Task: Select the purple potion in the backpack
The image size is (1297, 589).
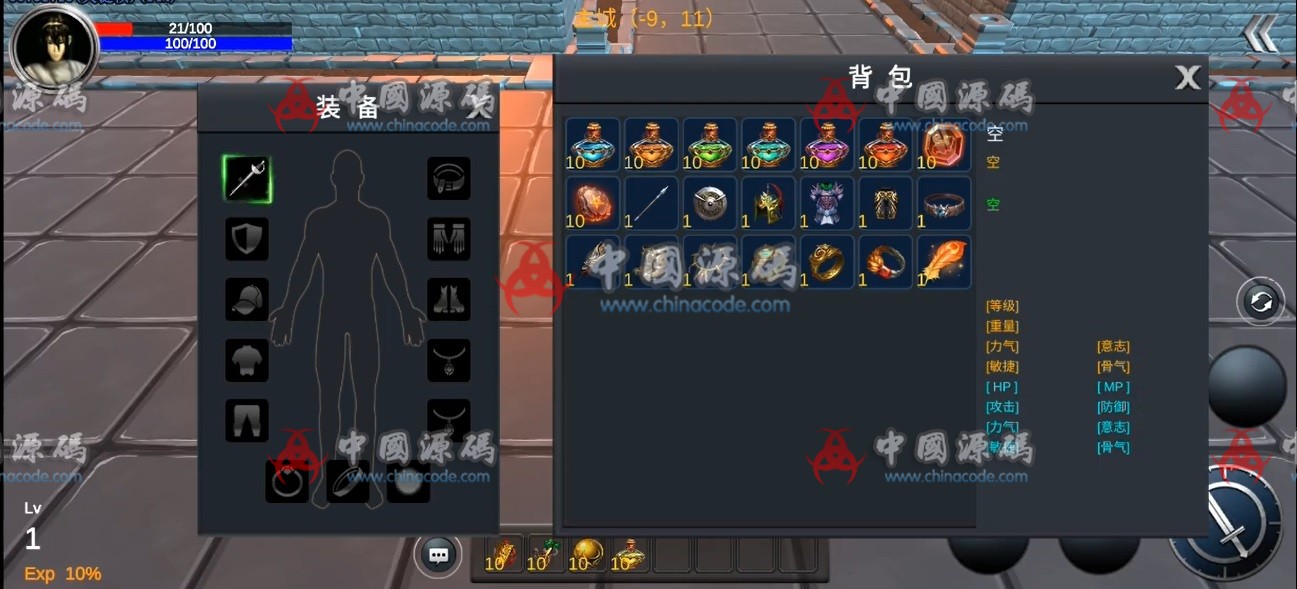Action: pyautogui.click(x=826, y=145)
